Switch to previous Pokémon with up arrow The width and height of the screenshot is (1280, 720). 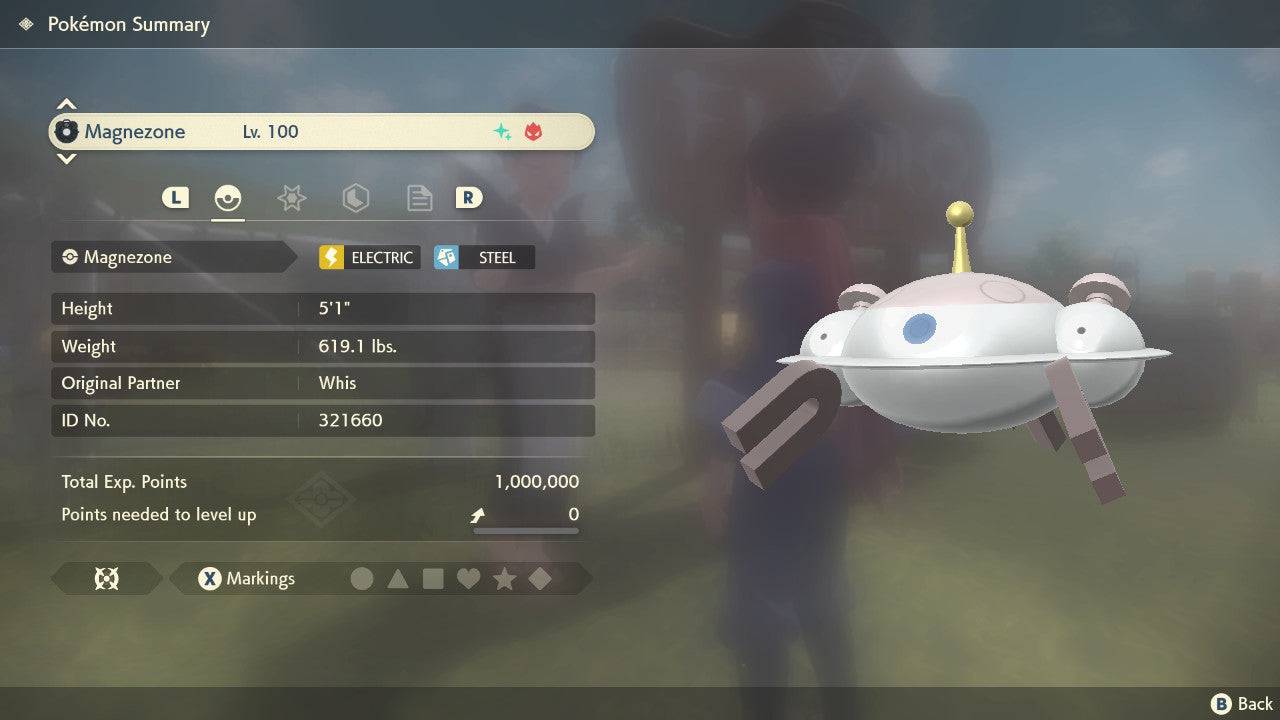(66, 104)
